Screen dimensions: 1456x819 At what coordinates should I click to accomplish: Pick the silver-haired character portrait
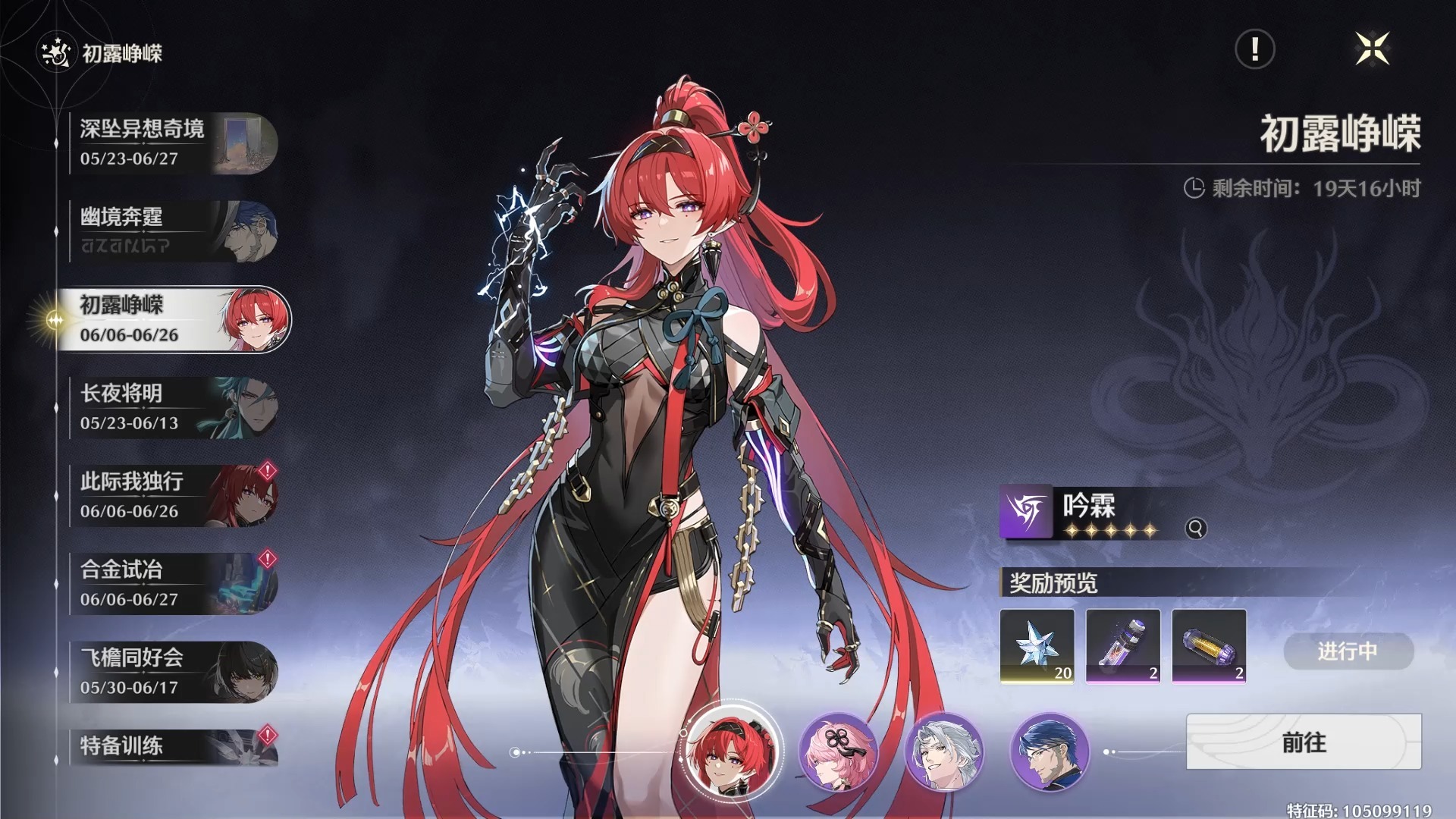(x=944, y=752)
